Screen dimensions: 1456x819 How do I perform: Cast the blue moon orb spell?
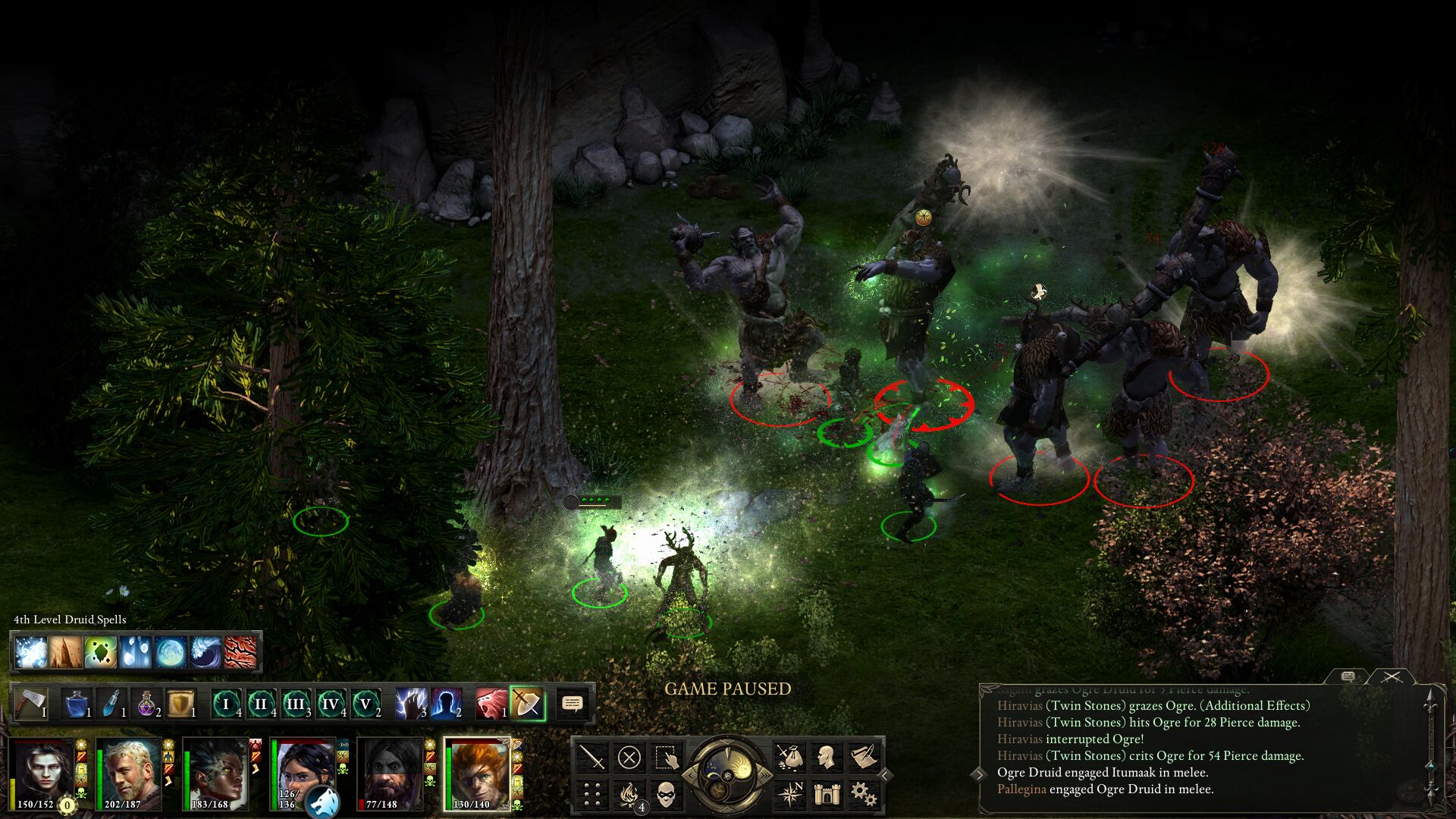[x=171, y=652]
